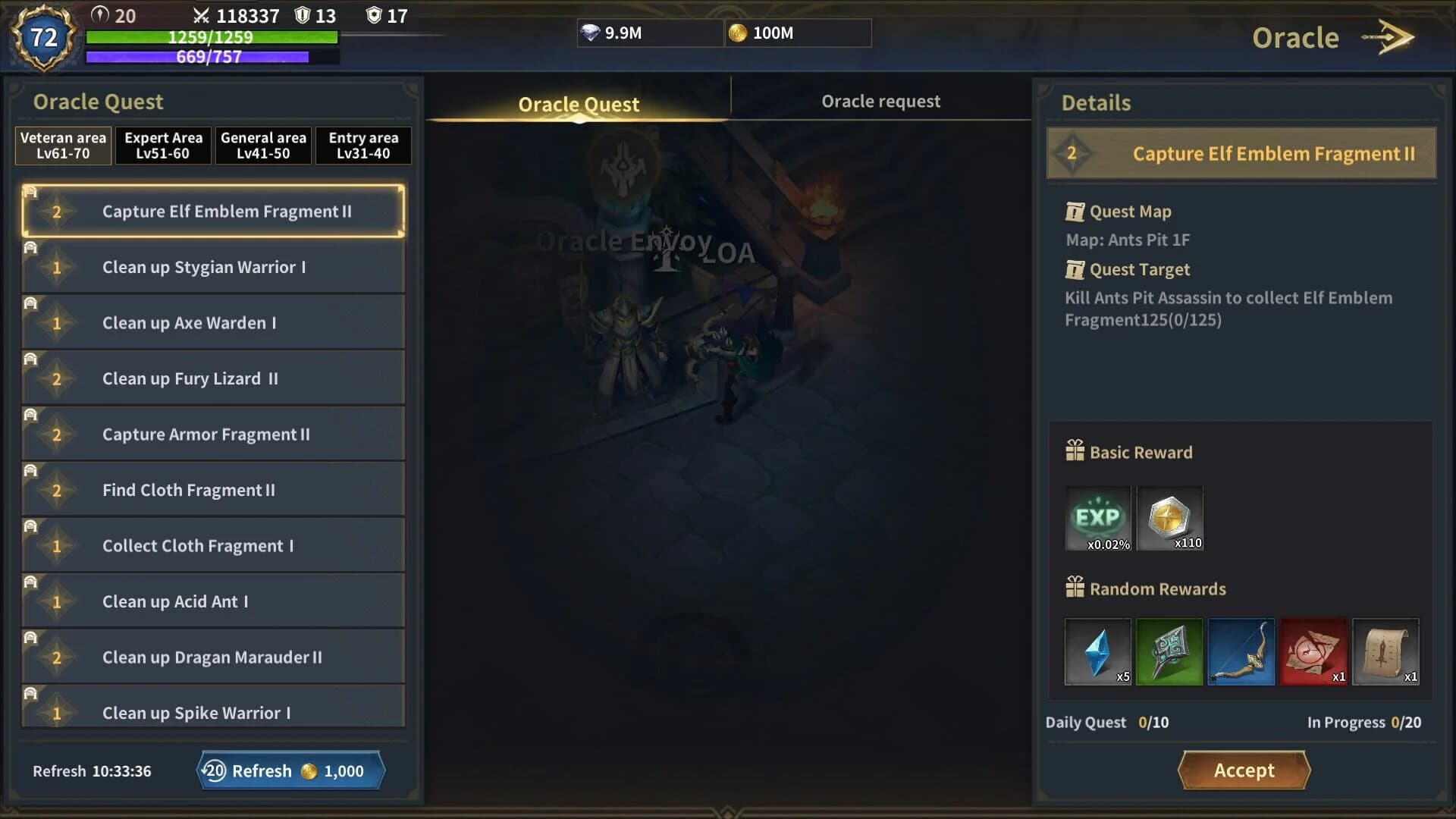This screenshot has height=819, width=1456.
Task: Open the EXP basic reward icon
Action: point(1097,518)
